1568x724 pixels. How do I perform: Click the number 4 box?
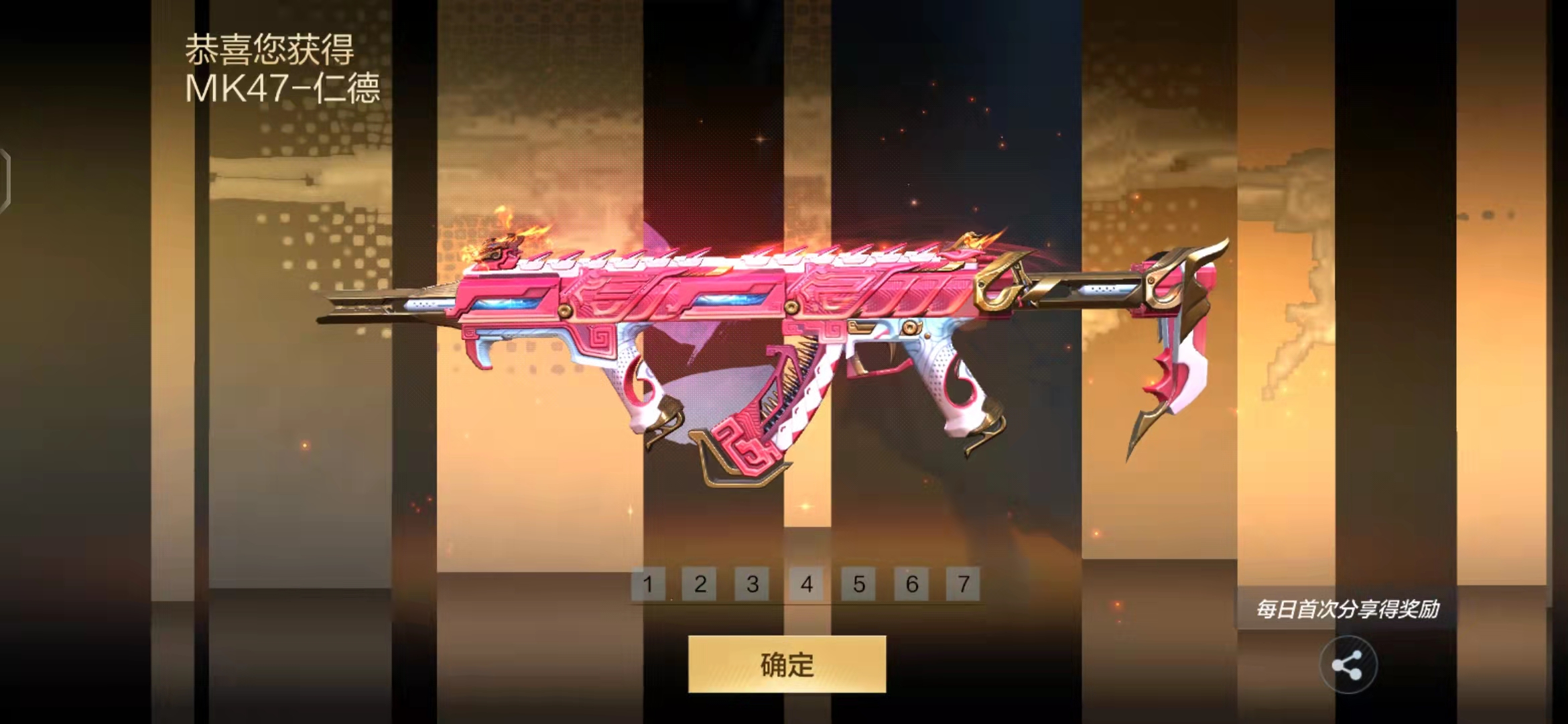click(806, 584)
